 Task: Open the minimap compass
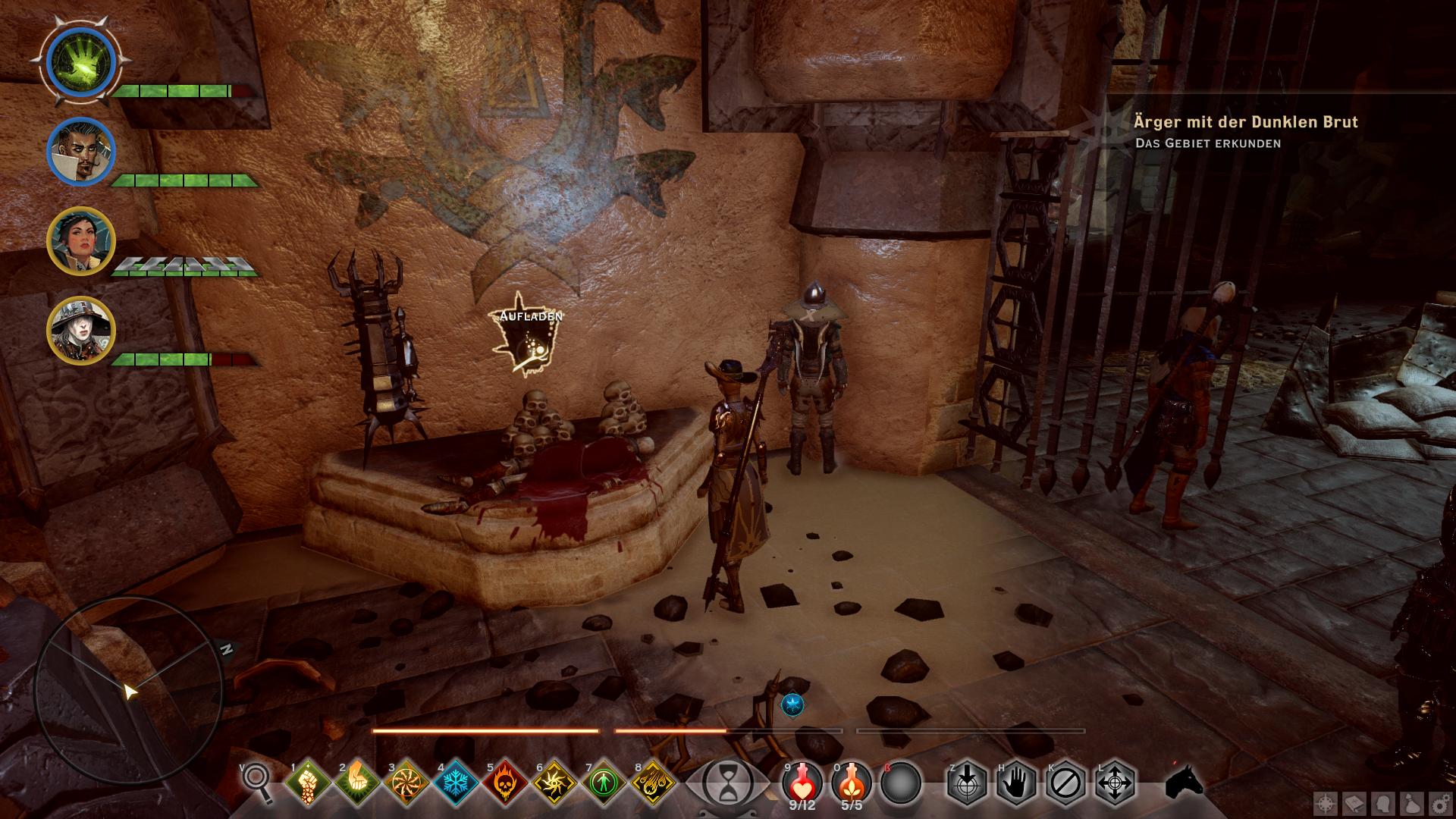127,690
